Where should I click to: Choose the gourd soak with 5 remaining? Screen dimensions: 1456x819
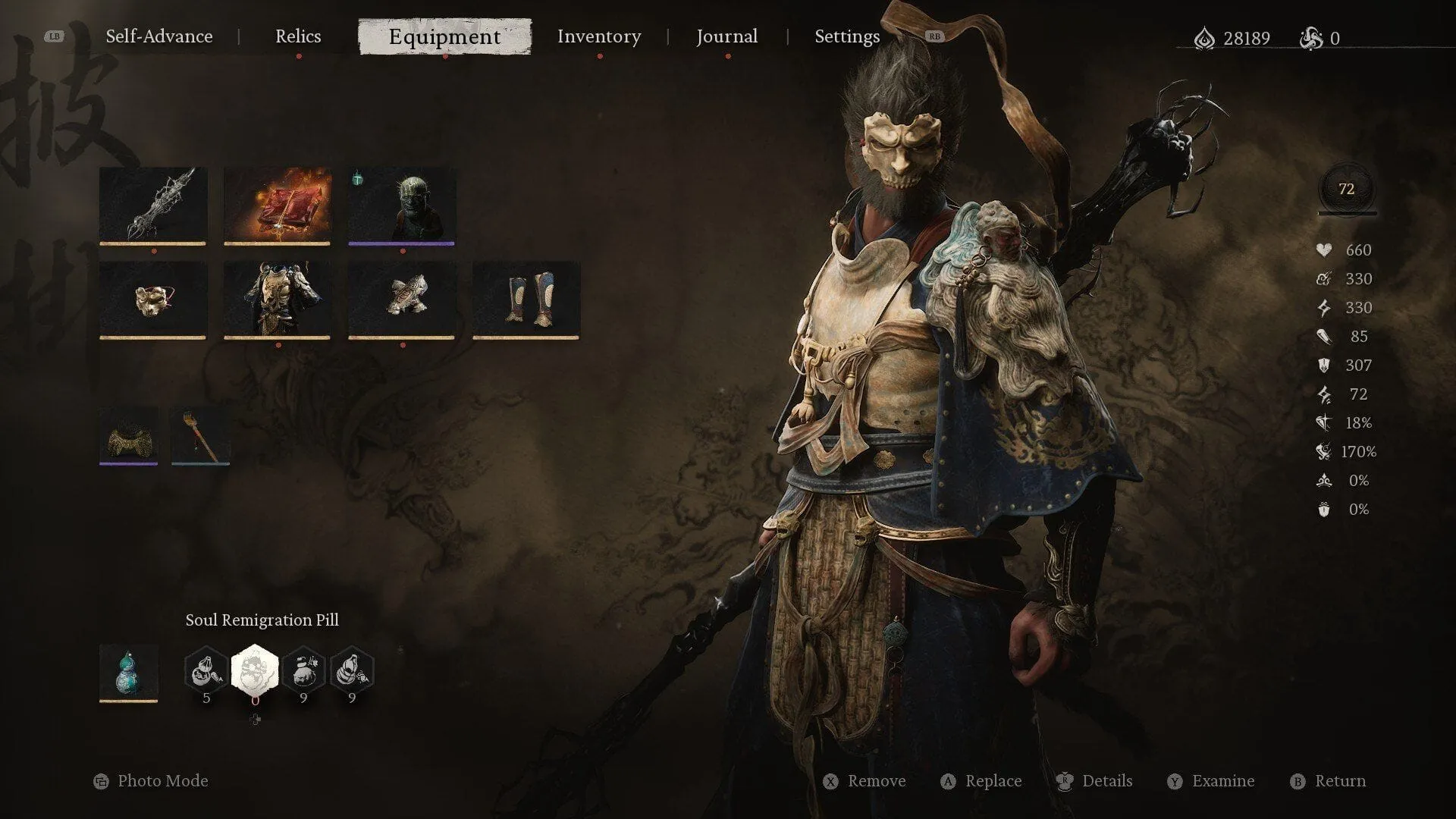tap(205, 669)
